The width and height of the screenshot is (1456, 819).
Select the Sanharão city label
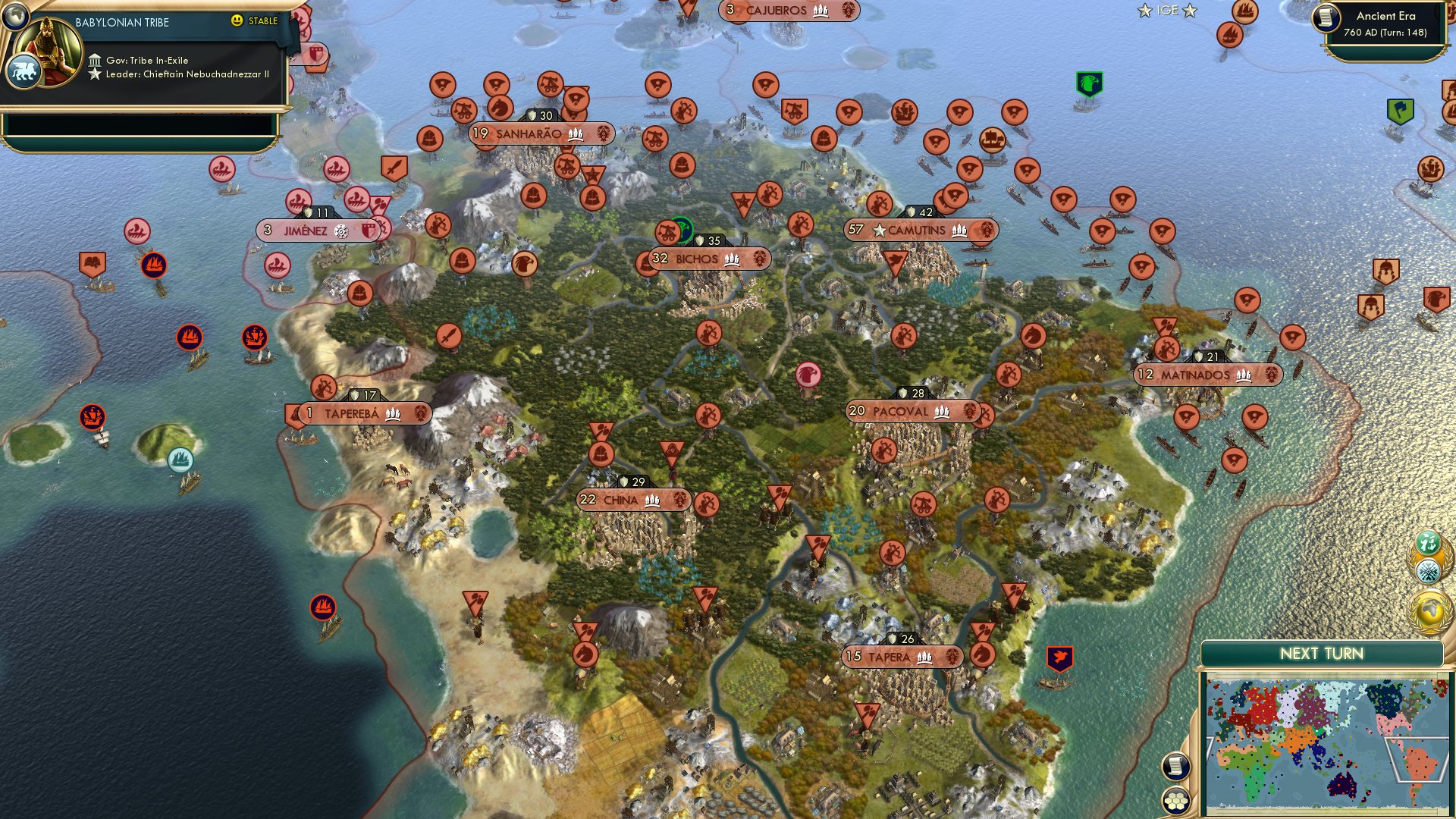531,134
